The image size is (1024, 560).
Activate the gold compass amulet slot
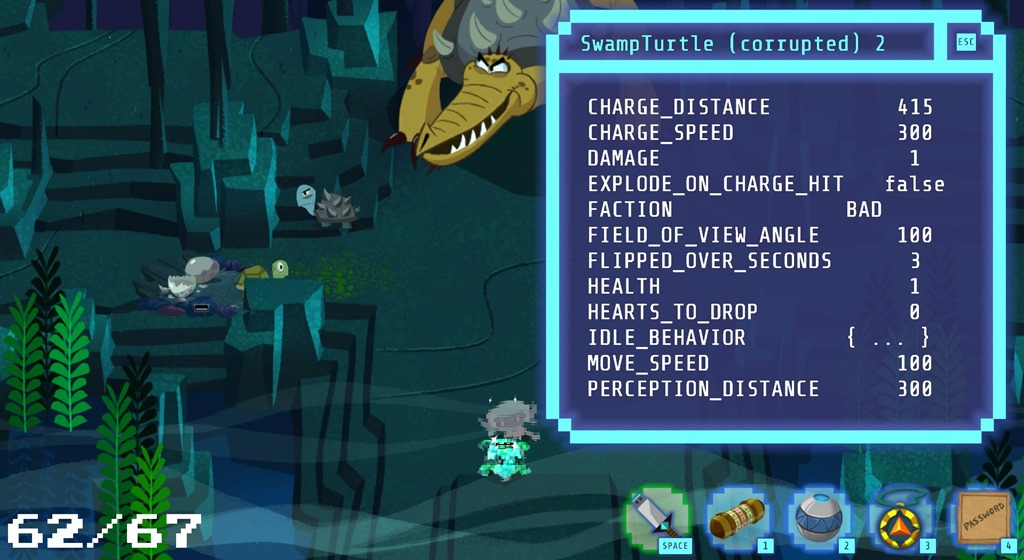coord(897,520)
